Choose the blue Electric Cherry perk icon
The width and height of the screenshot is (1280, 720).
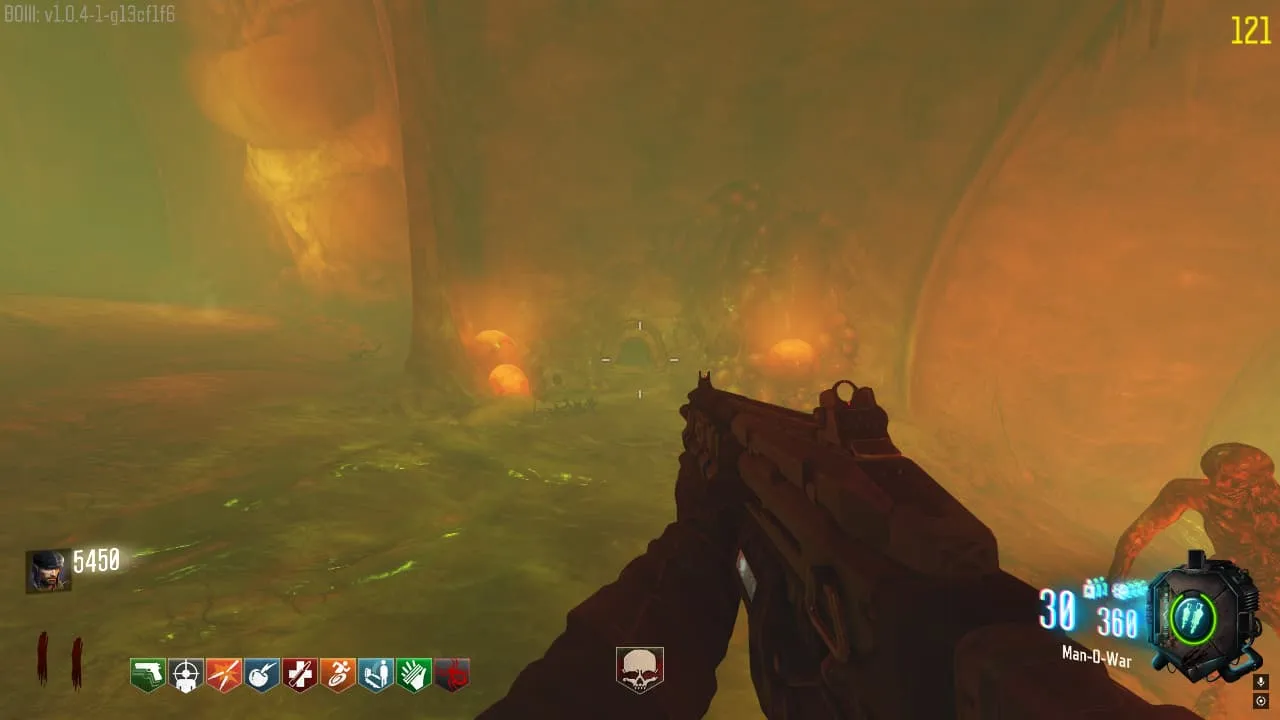click(x=262, y=674)
